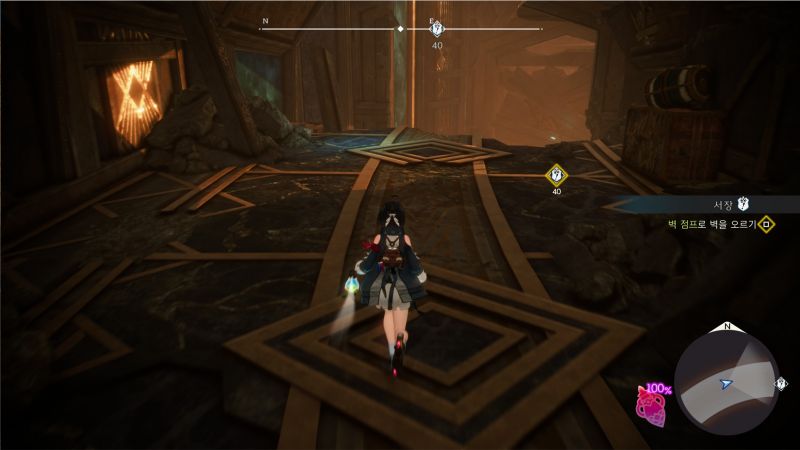Click the quest waypoint marker showing 40
Viewport: 800px width, 450px height.
click(556, 176)
